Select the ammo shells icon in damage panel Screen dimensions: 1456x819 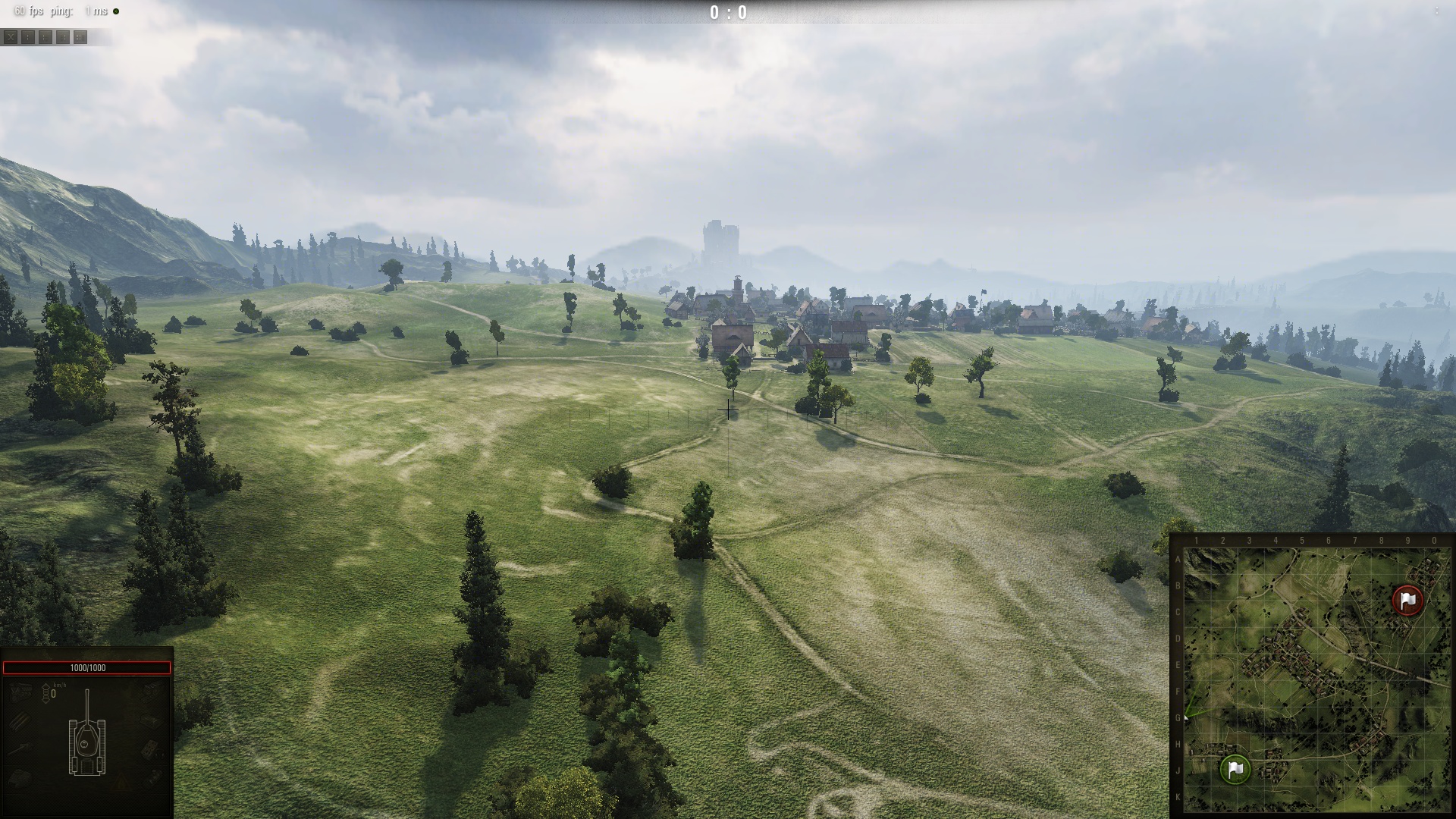tap(20, 720)
